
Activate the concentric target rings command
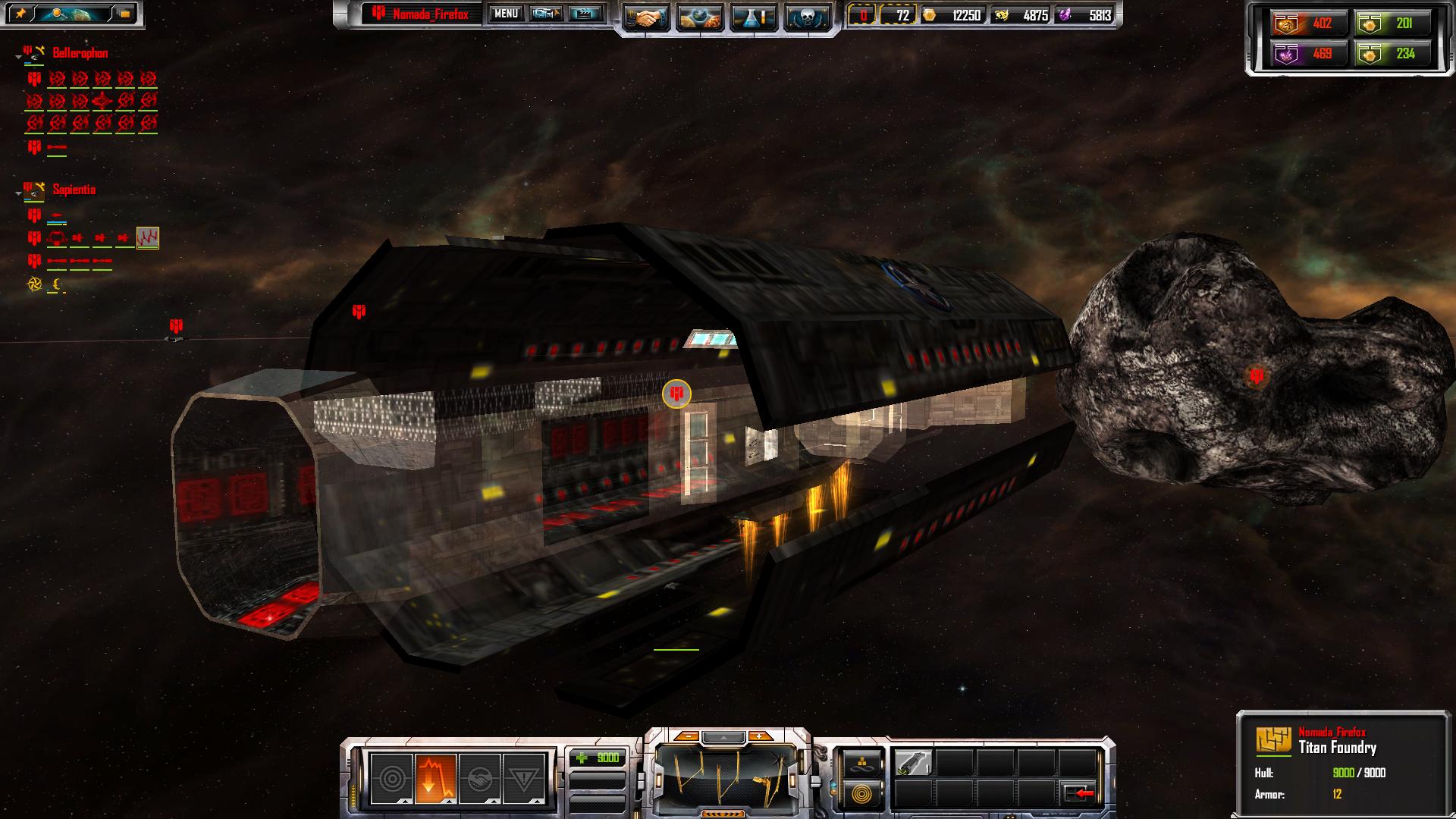[x=391, y=779]
